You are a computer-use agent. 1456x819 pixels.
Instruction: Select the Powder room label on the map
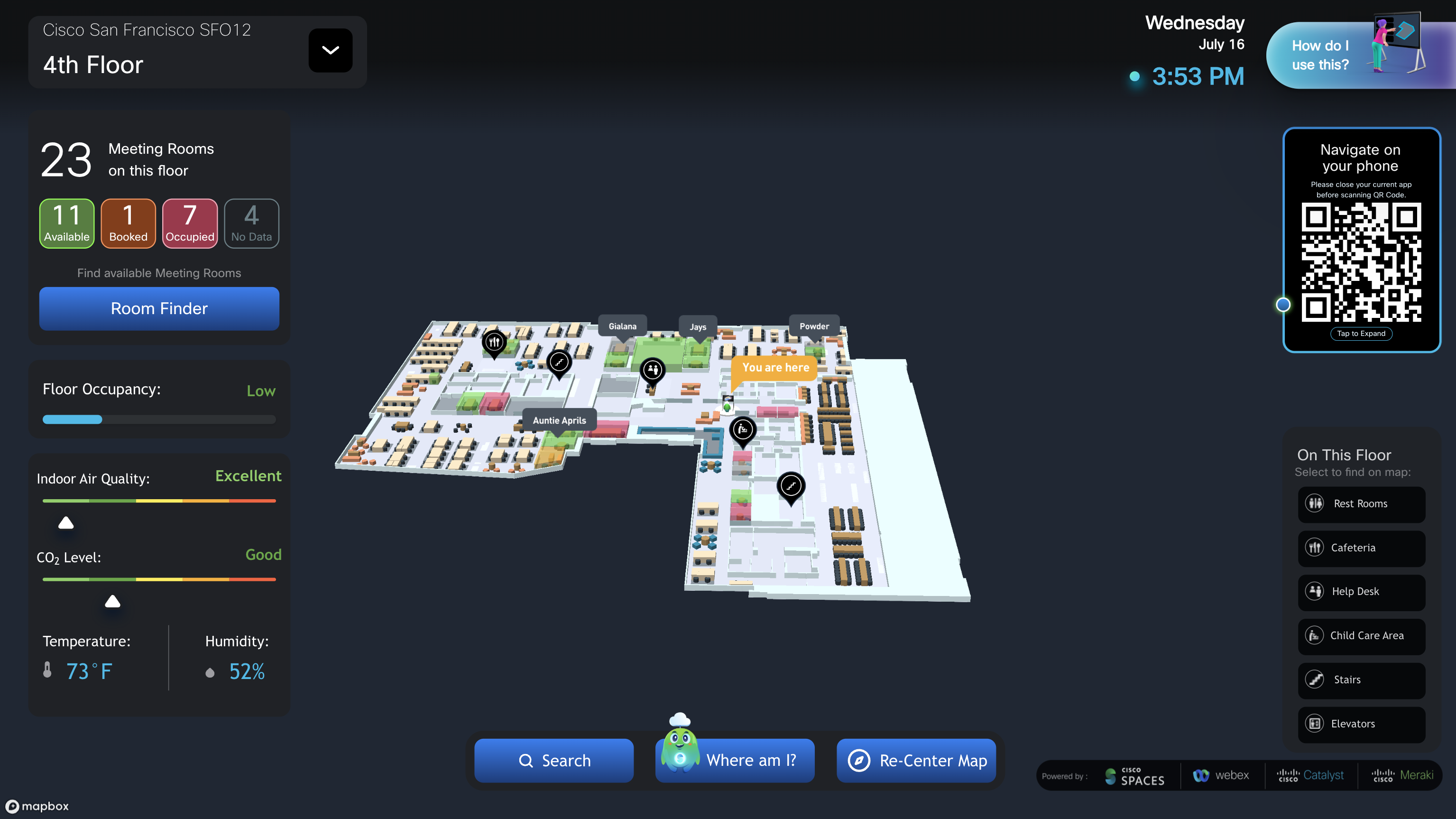click(814, 326)
